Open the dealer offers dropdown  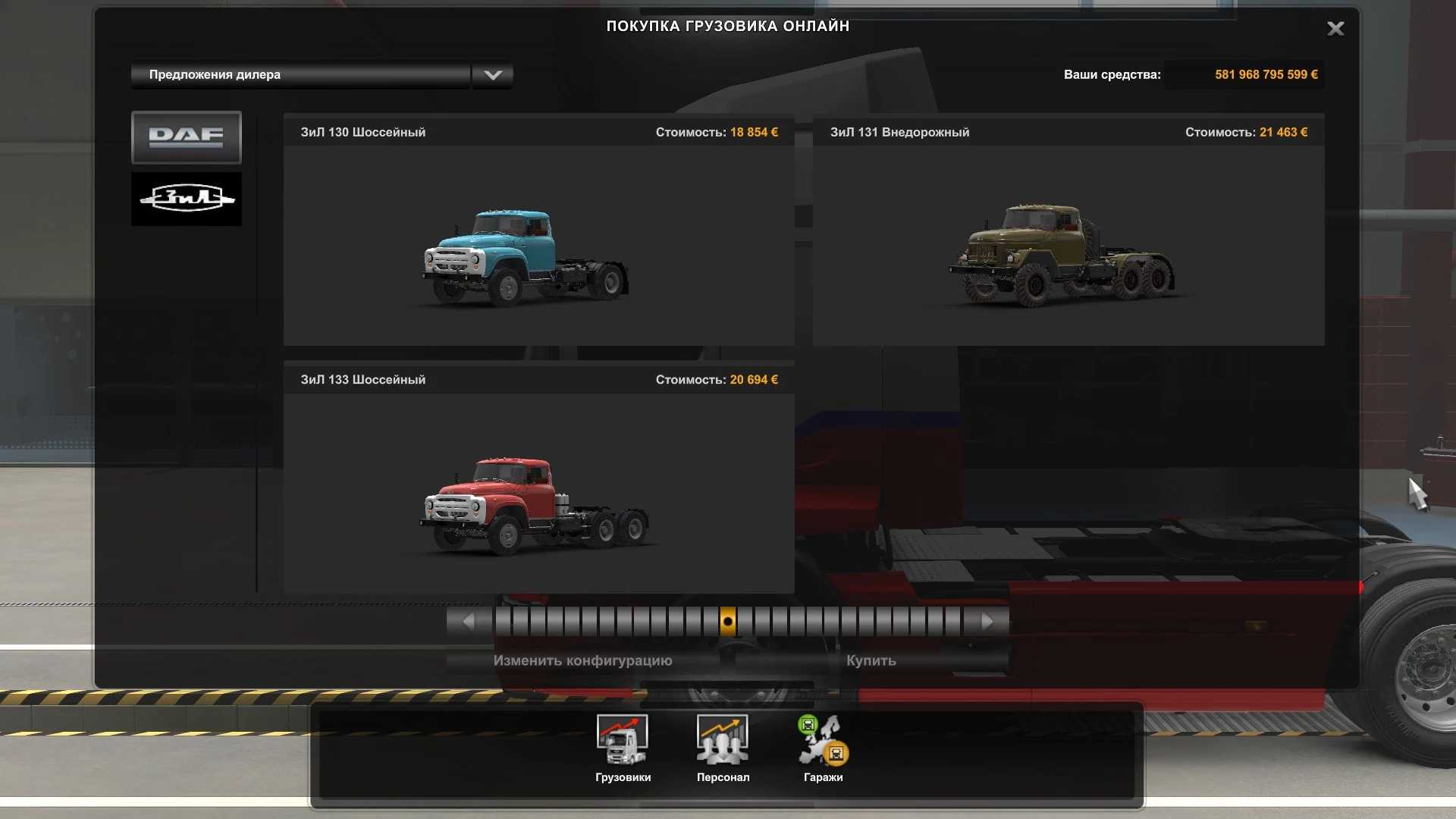pyautogui.click(x=492, y=75)
